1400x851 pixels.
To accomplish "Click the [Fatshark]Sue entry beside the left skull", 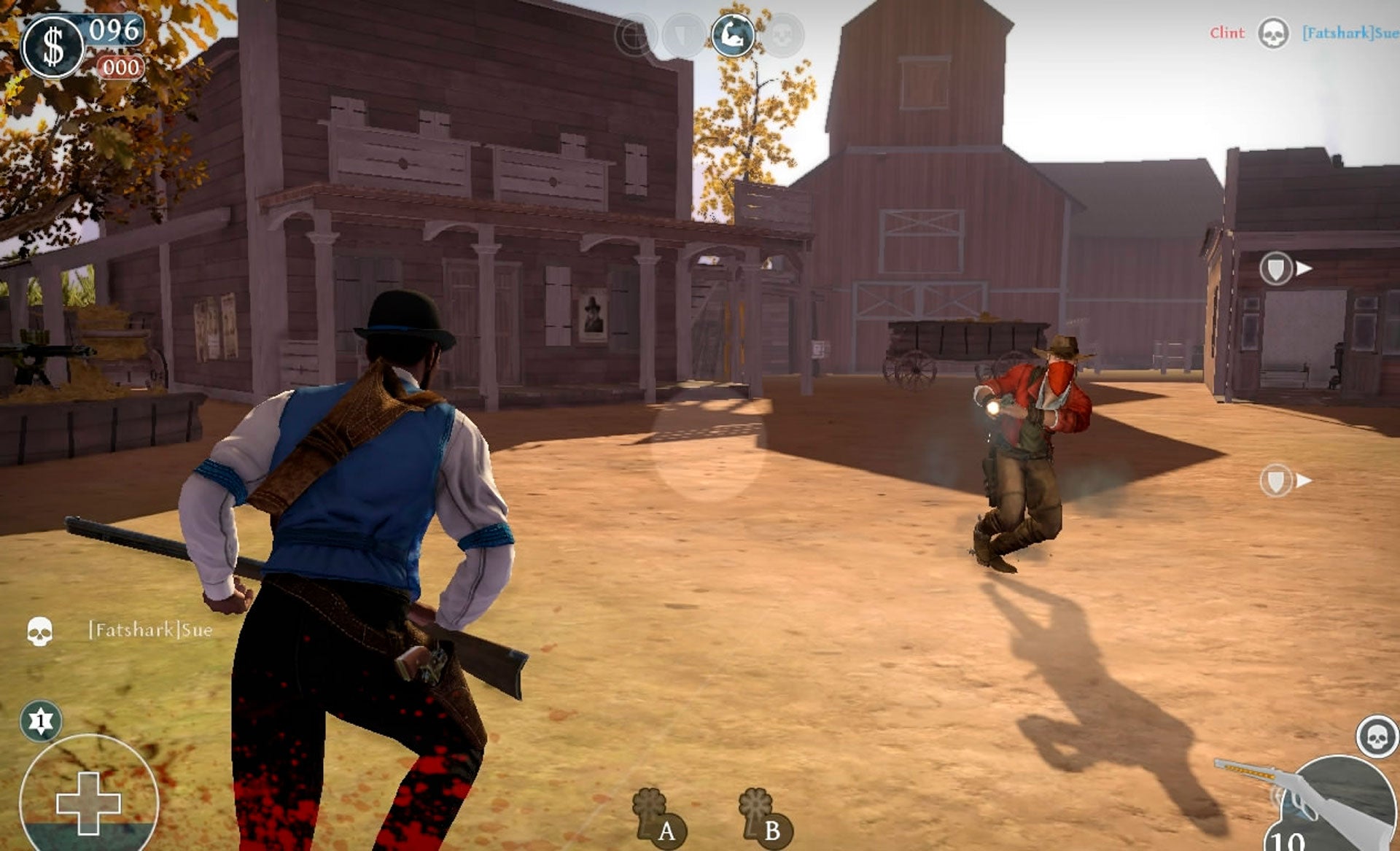I will coord(151,630).
